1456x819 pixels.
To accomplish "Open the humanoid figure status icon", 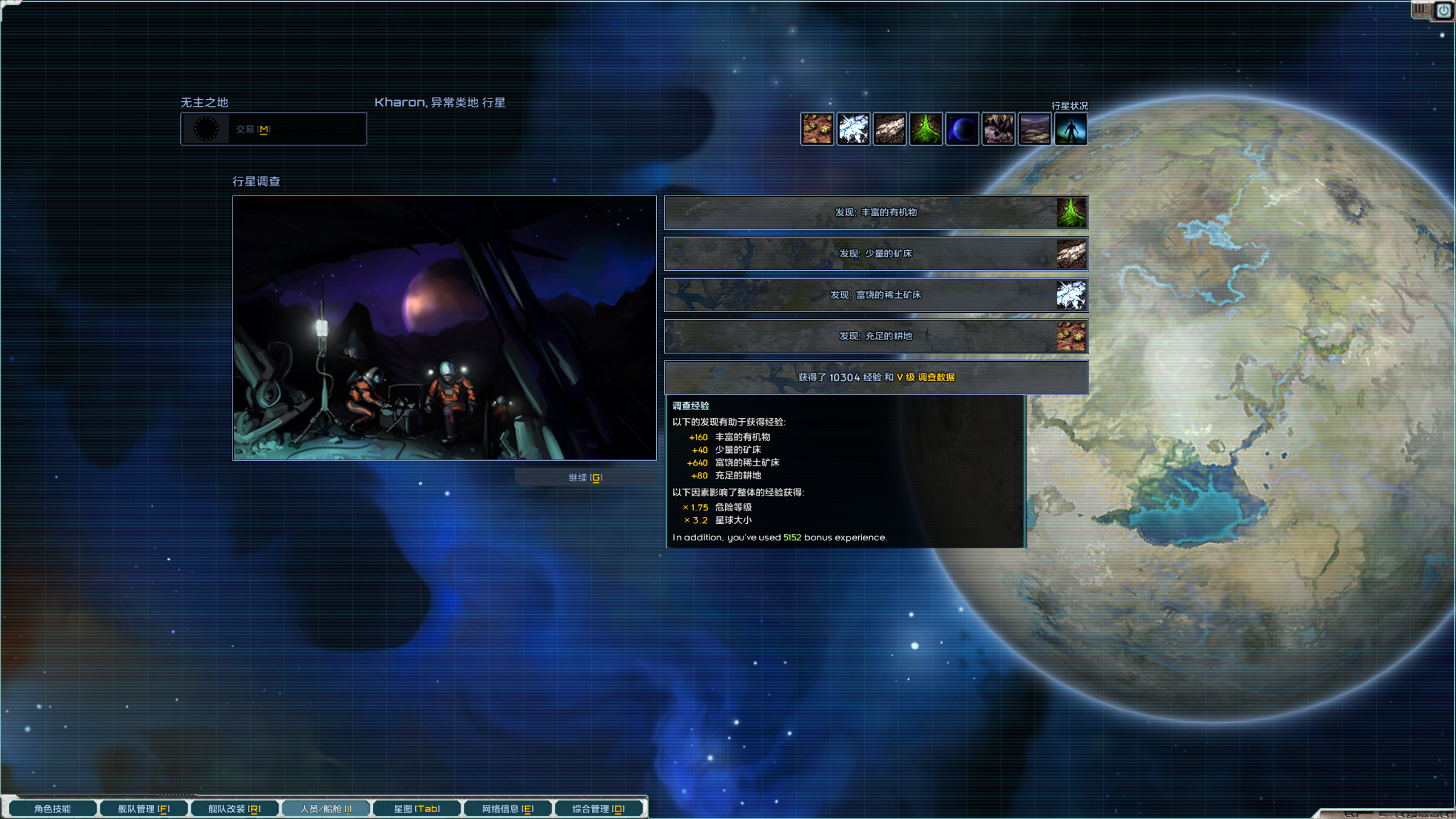I will click(x=1035, y=129).
